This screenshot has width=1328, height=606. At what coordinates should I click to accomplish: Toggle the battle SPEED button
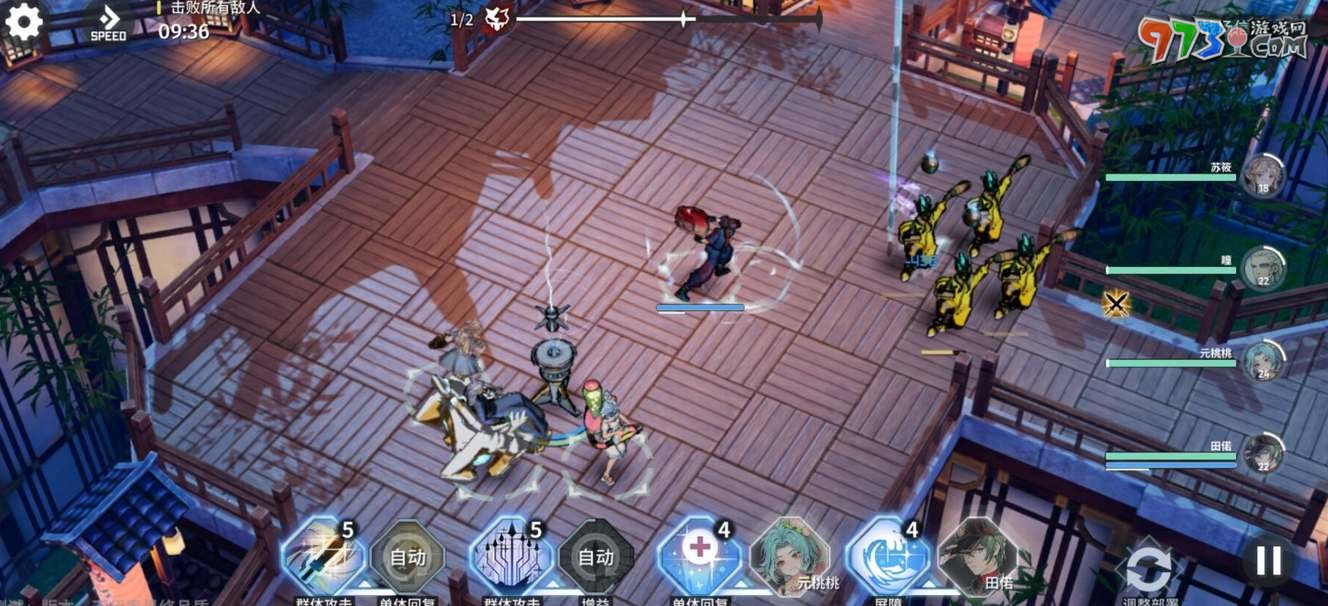(108, 22)
